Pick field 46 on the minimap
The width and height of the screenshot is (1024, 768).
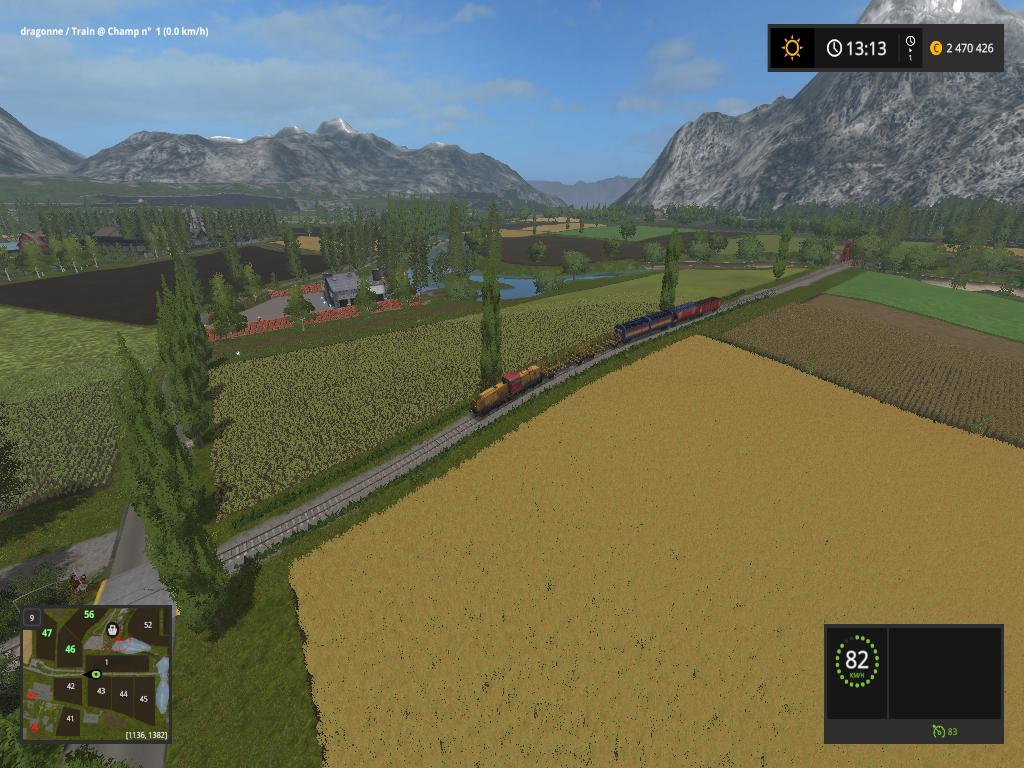pyautogui.click(x=70, y=649)
